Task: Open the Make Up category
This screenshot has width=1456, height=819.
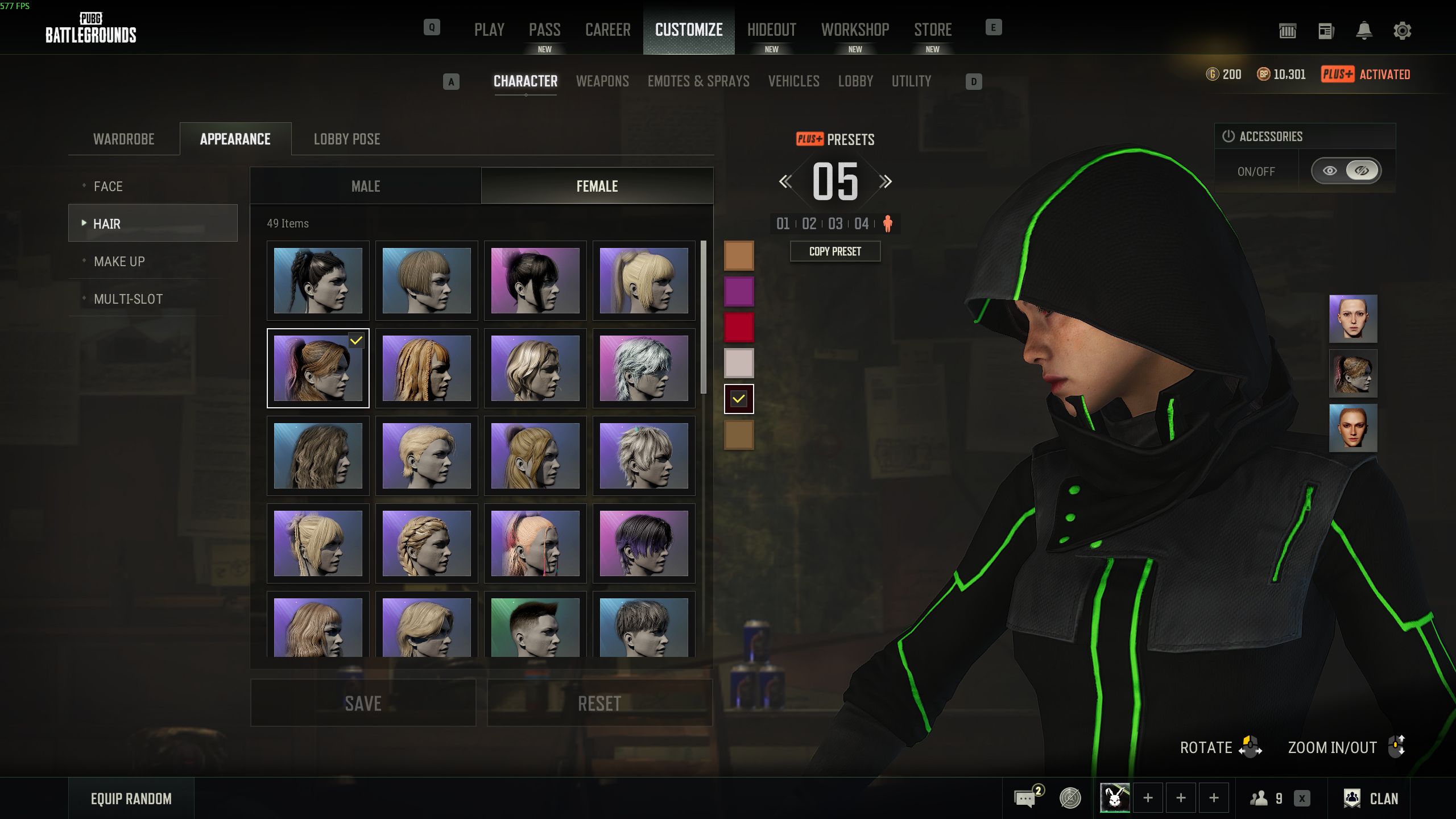Action: pos(119,262)
